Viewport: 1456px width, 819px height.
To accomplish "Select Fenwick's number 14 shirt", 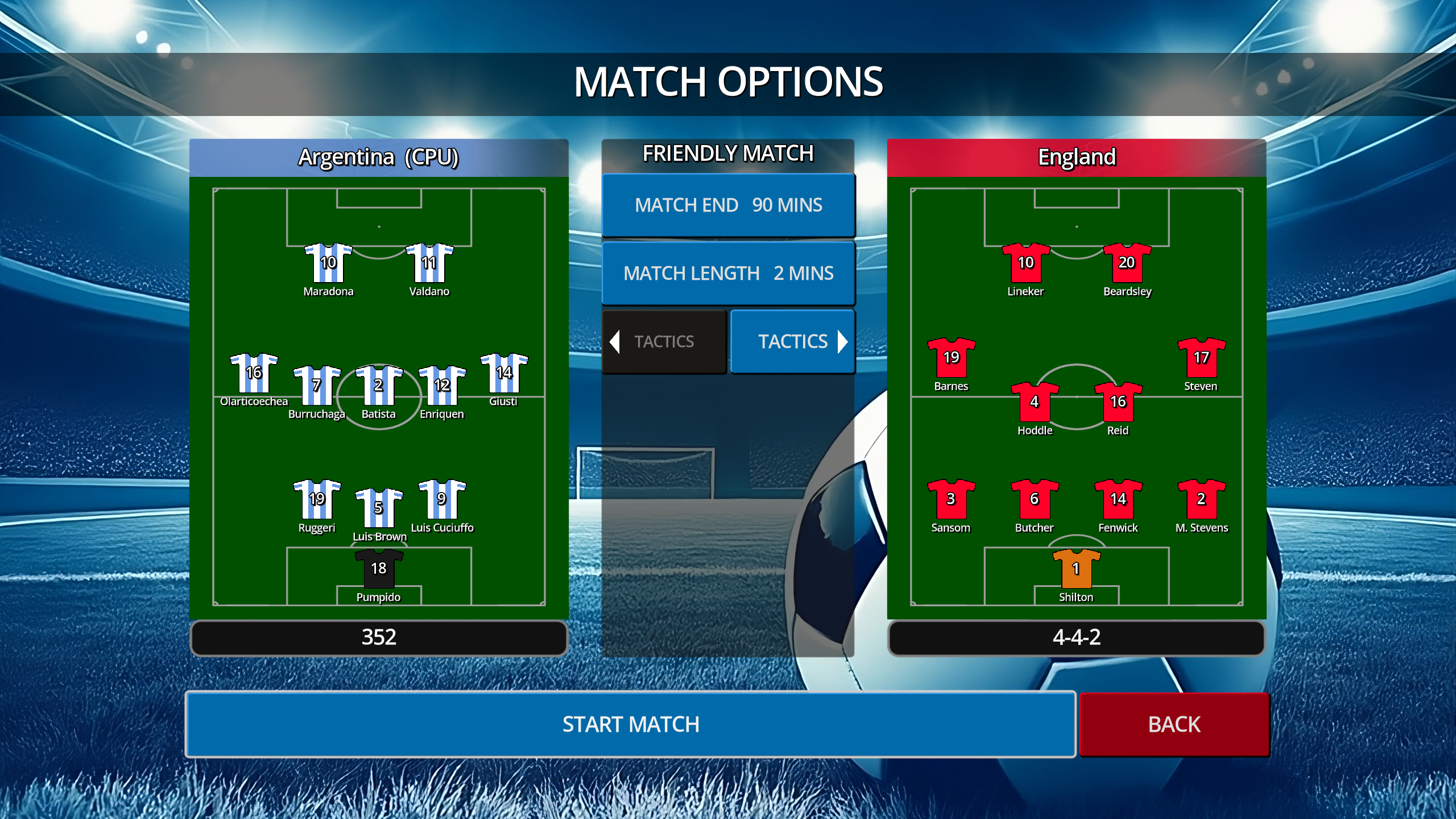I will pos(1118,499).
